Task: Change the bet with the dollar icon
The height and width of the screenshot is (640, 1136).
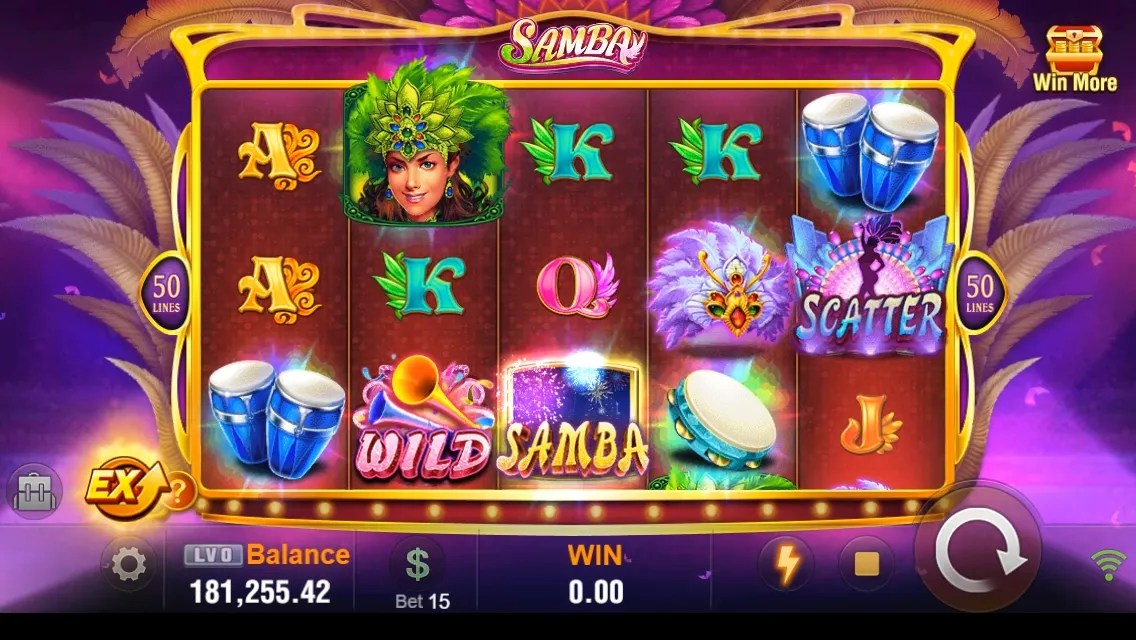Action: click(x=418, y=565)
